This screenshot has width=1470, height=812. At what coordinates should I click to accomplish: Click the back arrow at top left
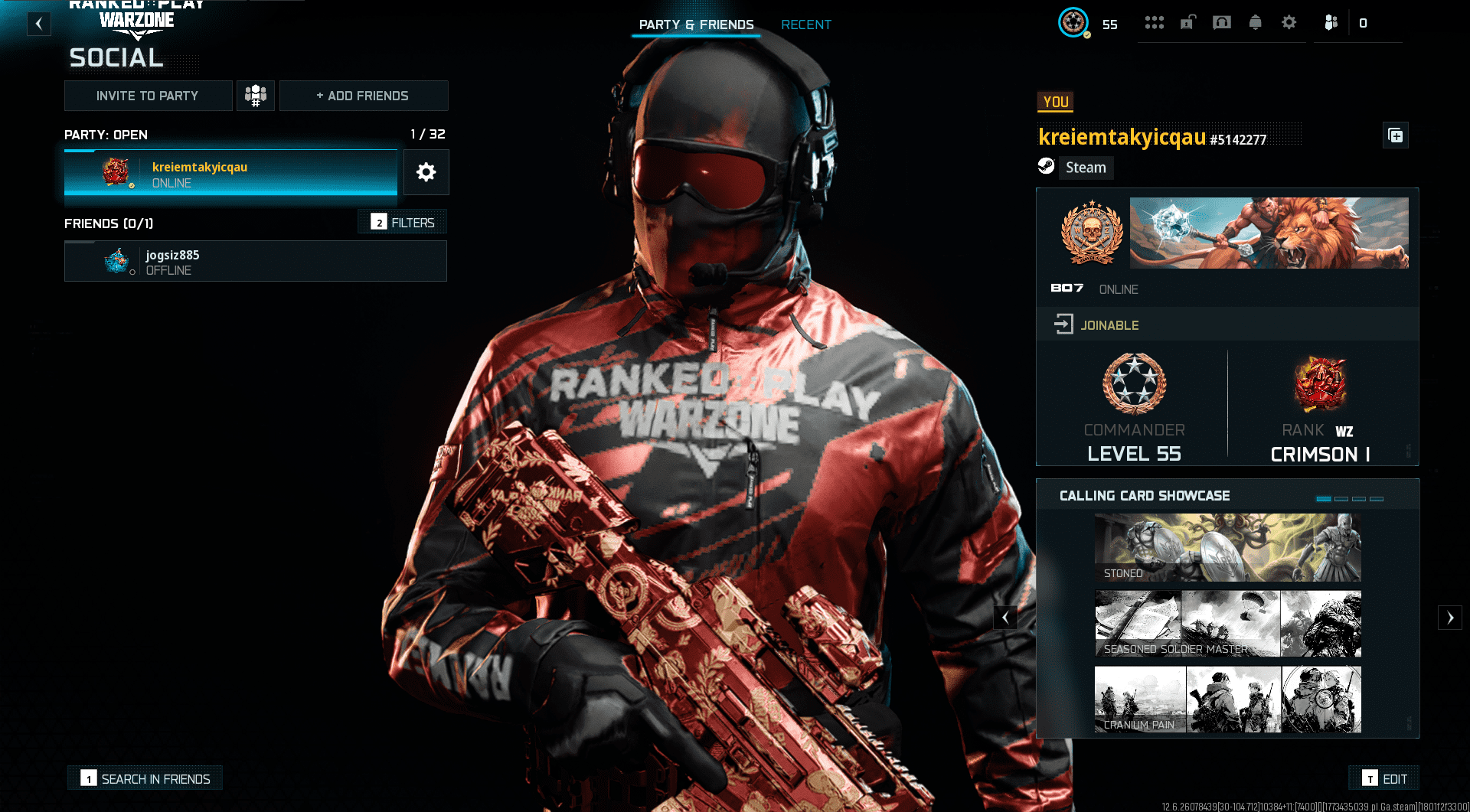[x=39, y=24]
